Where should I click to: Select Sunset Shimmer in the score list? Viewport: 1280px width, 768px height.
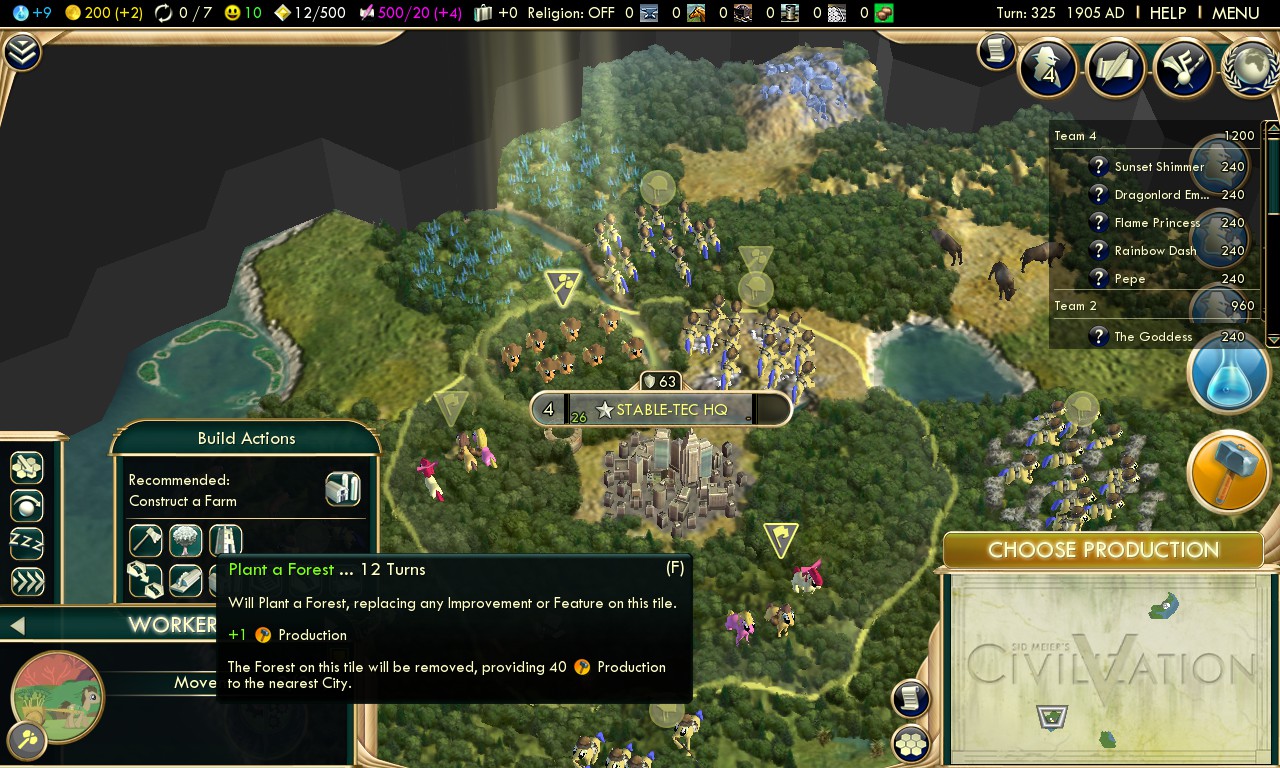click(1159, 167)
